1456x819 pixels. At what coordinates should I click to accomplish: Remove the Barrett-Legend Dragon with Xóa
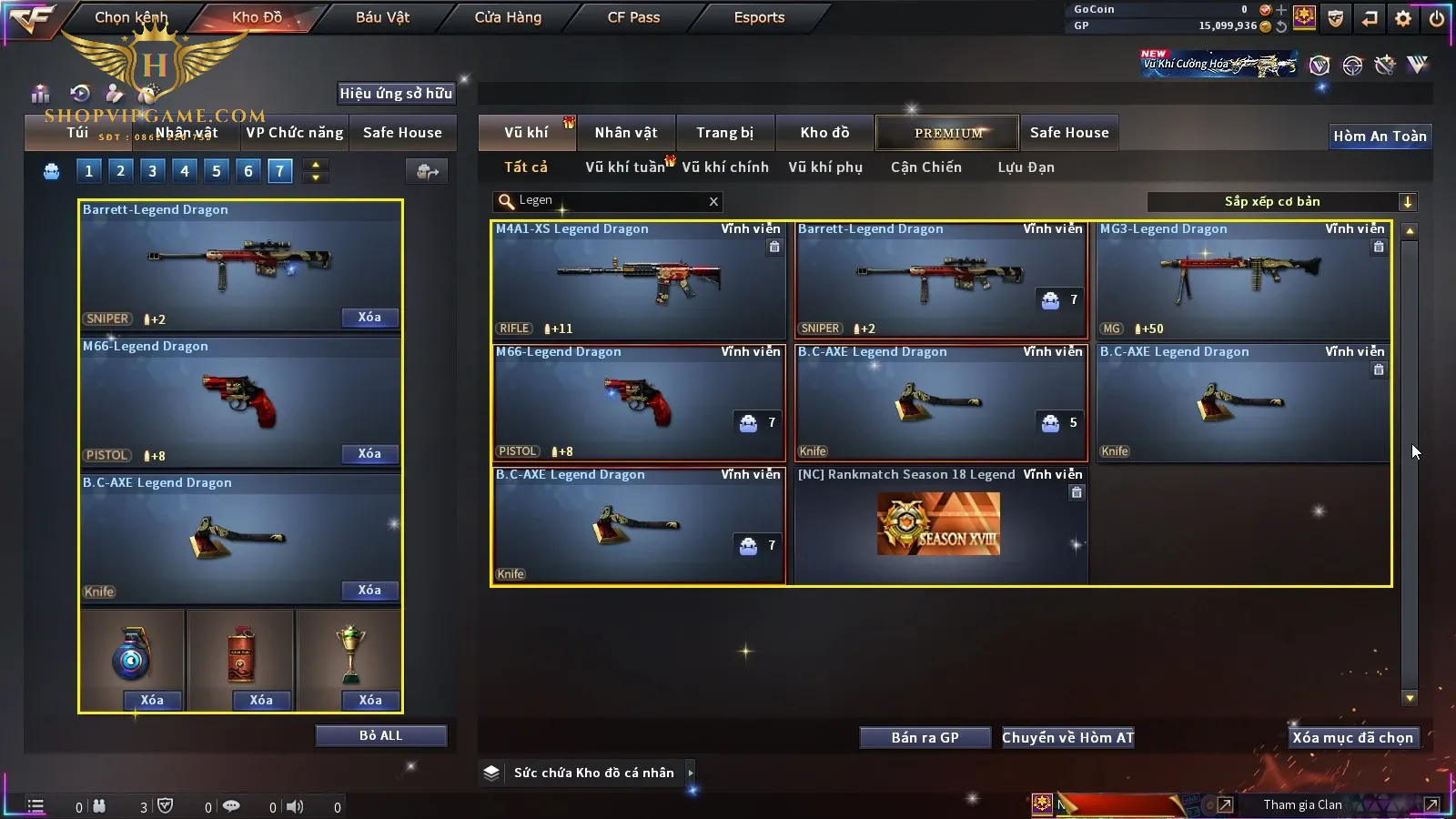pos(369,318)
